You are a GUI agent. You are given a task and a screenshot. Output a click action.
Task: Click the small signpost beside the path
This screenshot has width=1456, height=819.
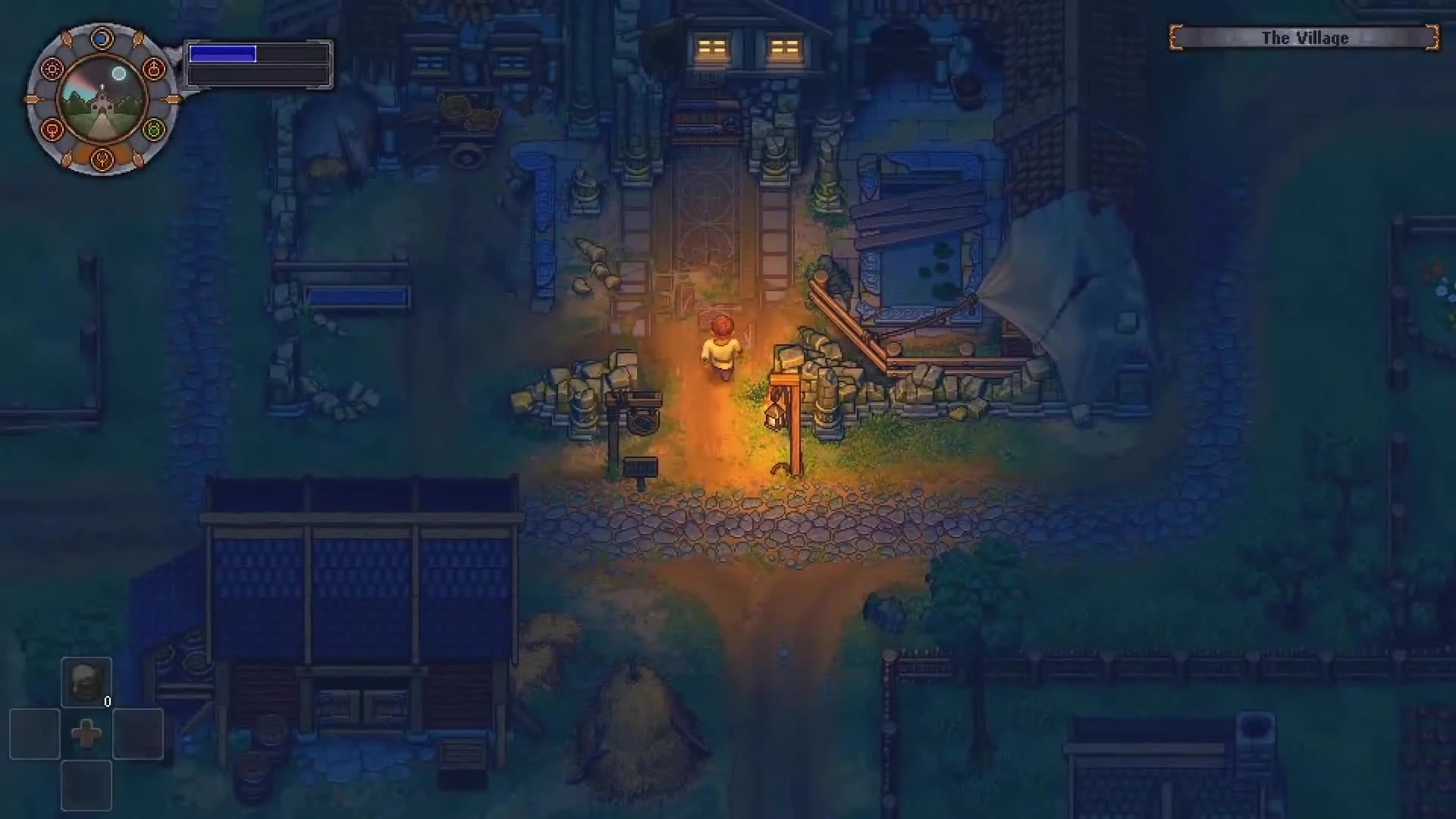pos(639,469)
